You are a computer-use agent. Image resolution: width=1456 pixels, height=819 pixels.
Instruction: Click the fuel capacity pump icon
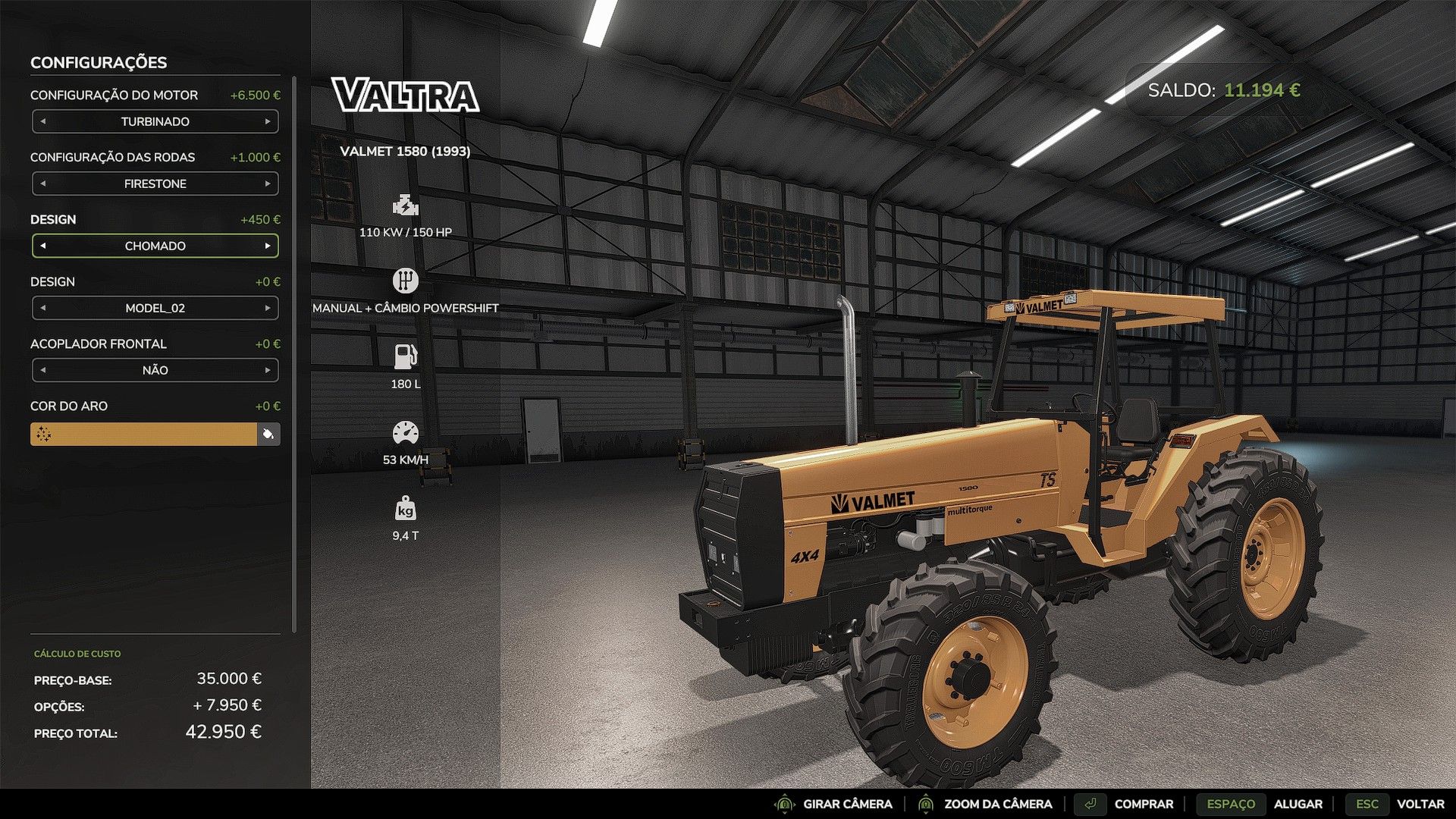[406, 354]
